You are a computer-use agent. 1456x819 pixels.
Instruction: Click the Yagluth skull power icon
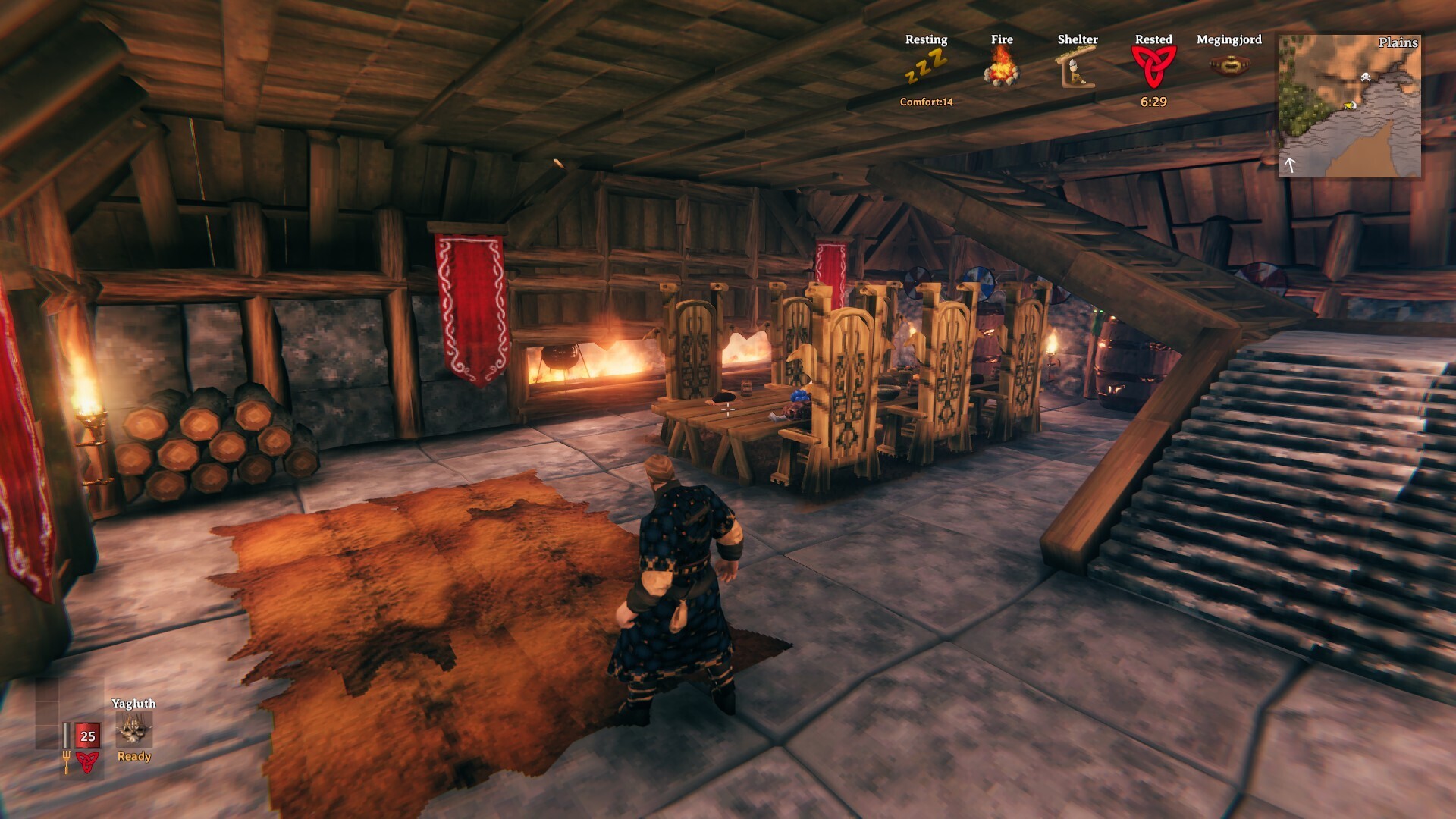135,729
